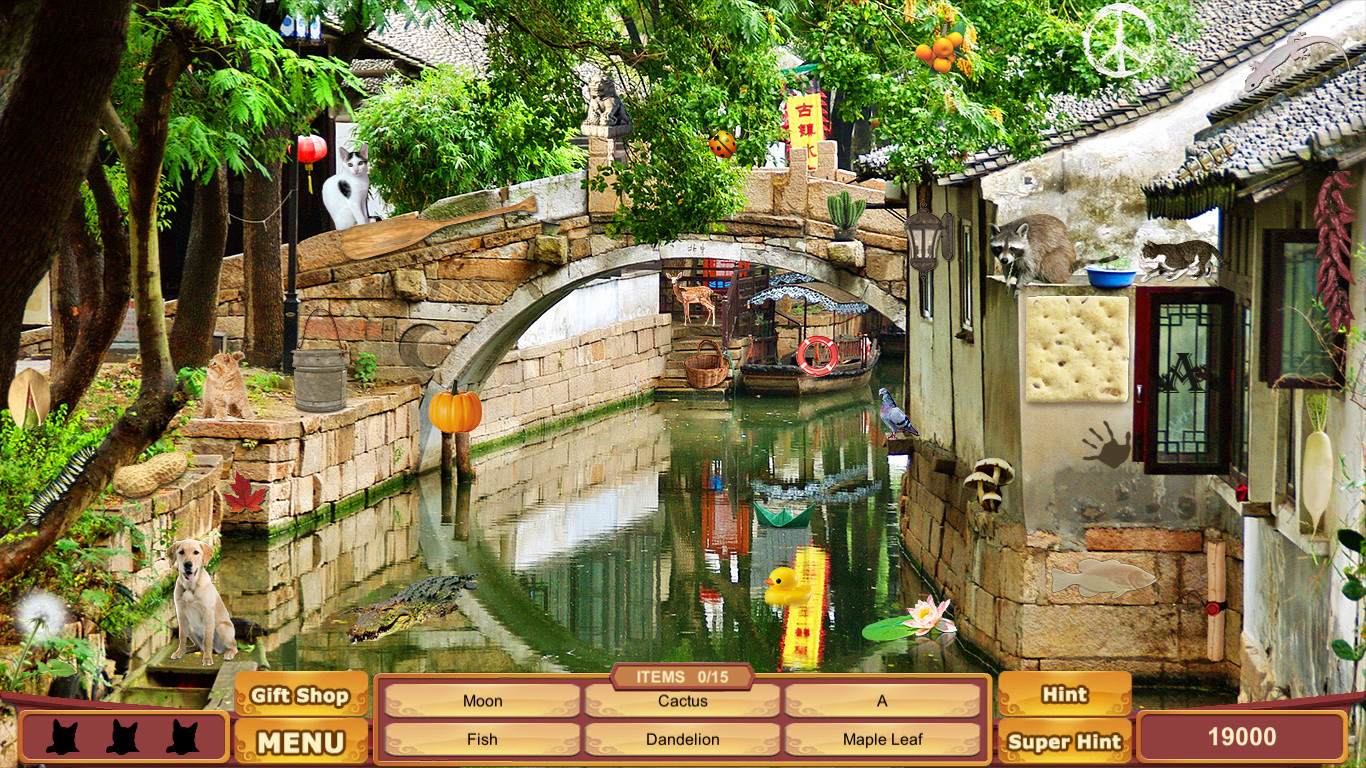
Task: Use a Hint
Action: pyautogui.click(x=1064, y=694)
